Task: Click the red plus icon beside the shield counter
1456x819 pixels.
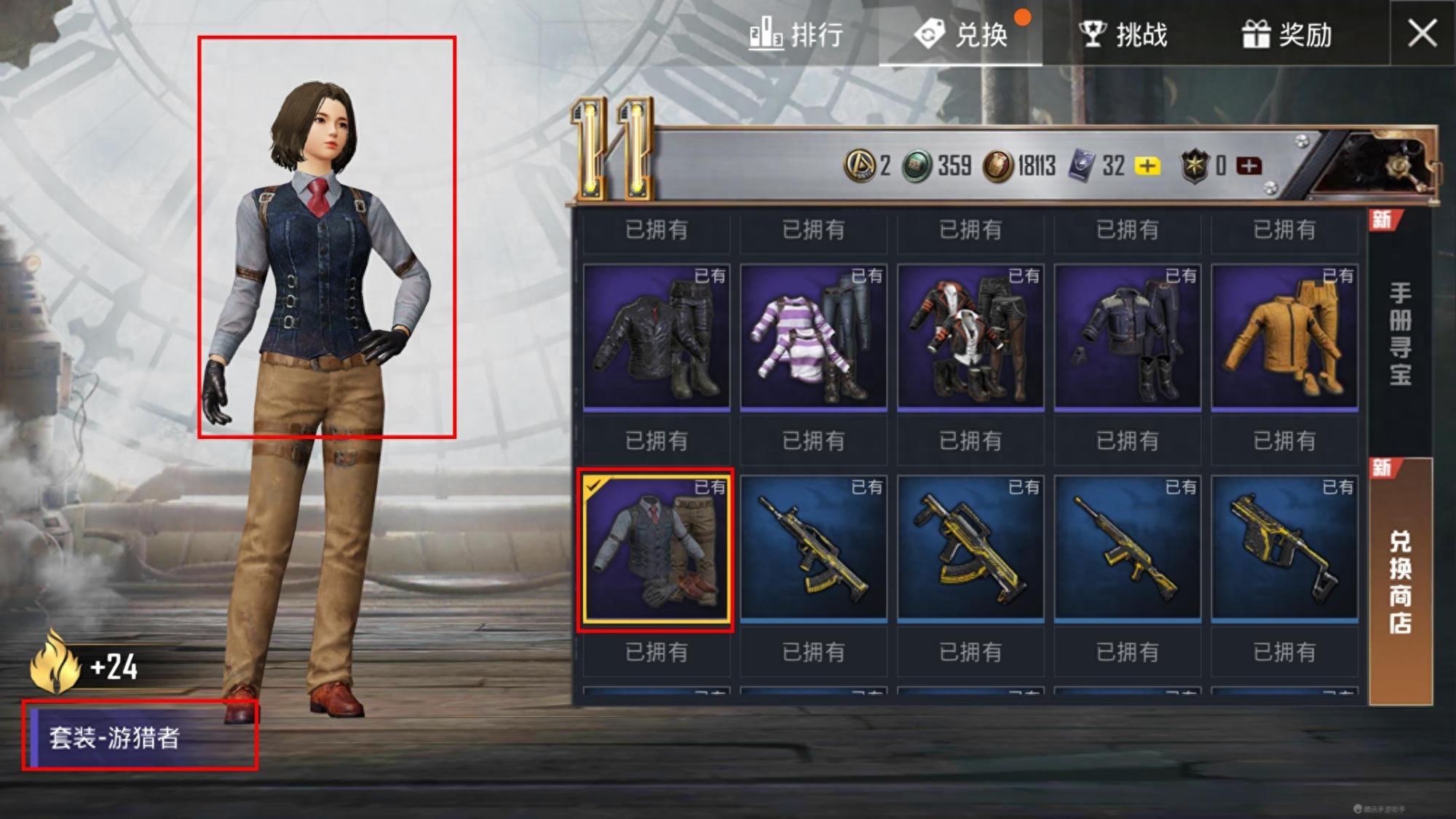Action: [x=1248, y=166]
